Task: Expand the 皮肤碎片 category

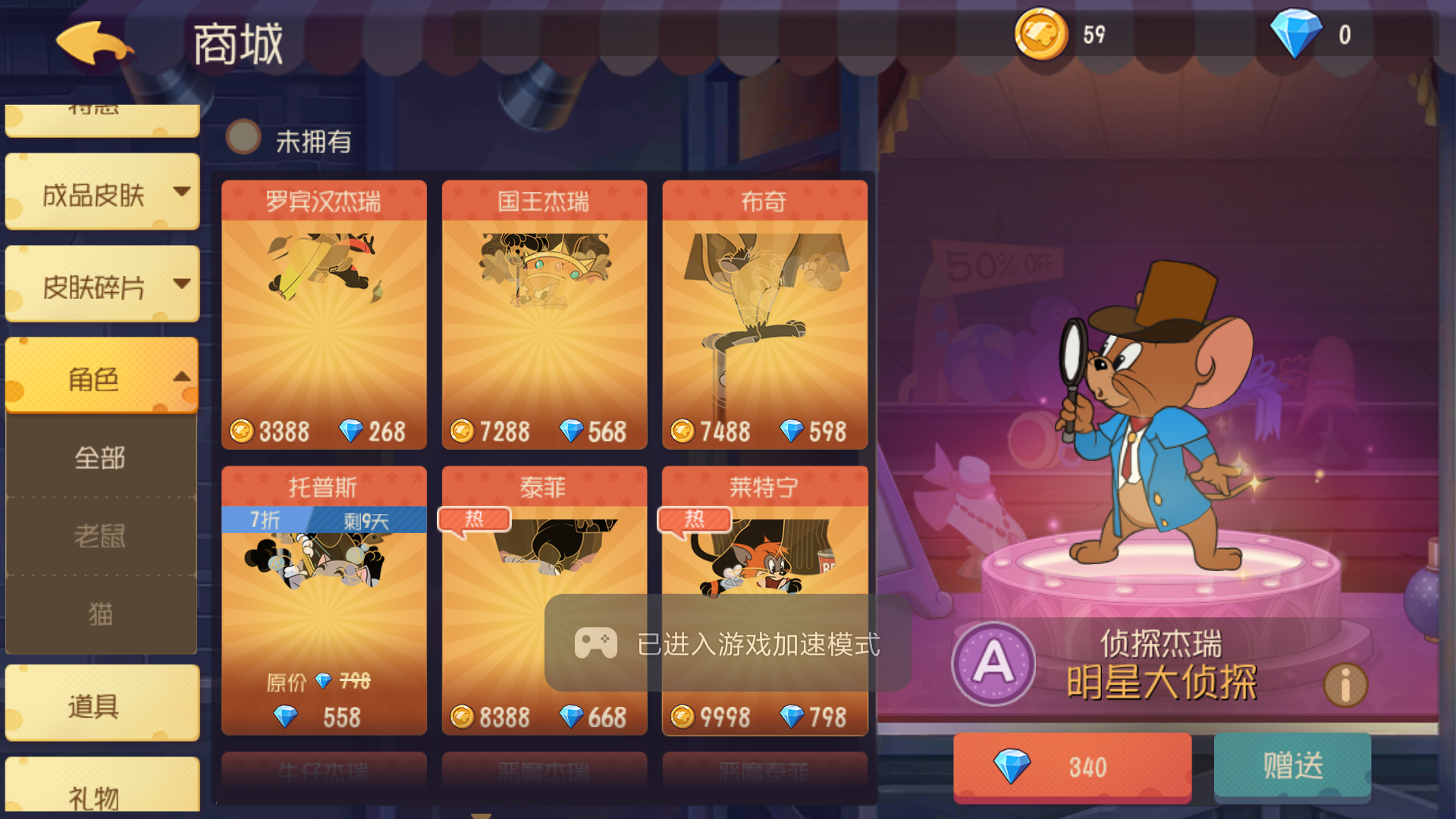Action: 101,284
